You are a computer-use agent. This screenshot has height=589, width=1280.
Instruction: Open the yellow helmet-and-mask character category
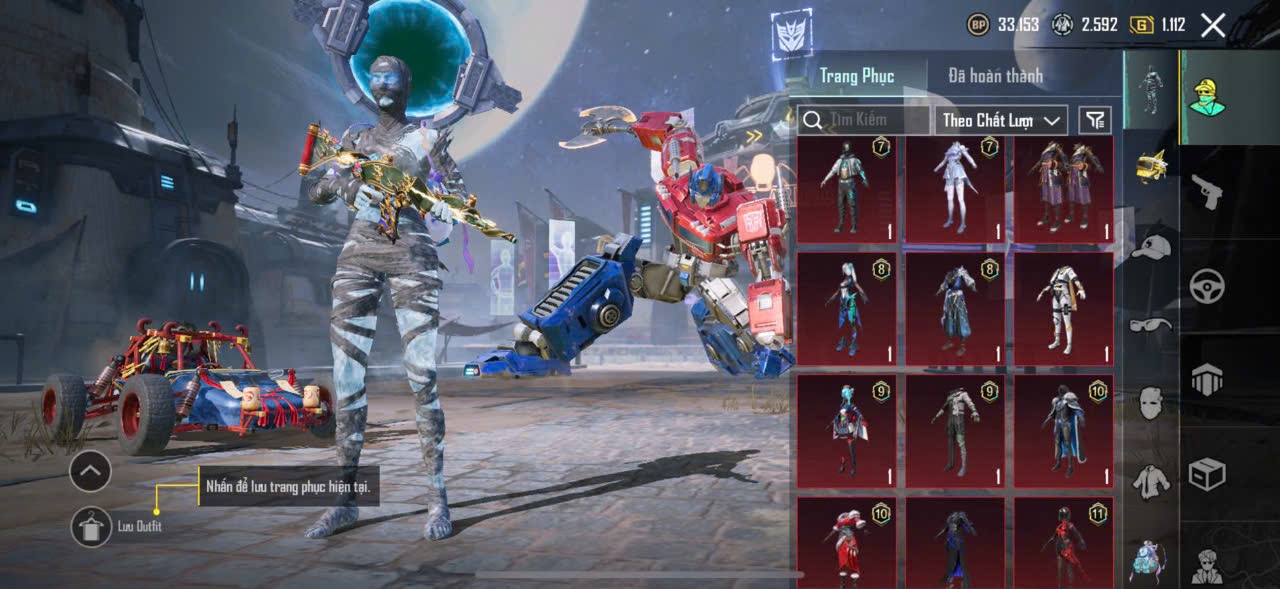[x=1207, y=96]
